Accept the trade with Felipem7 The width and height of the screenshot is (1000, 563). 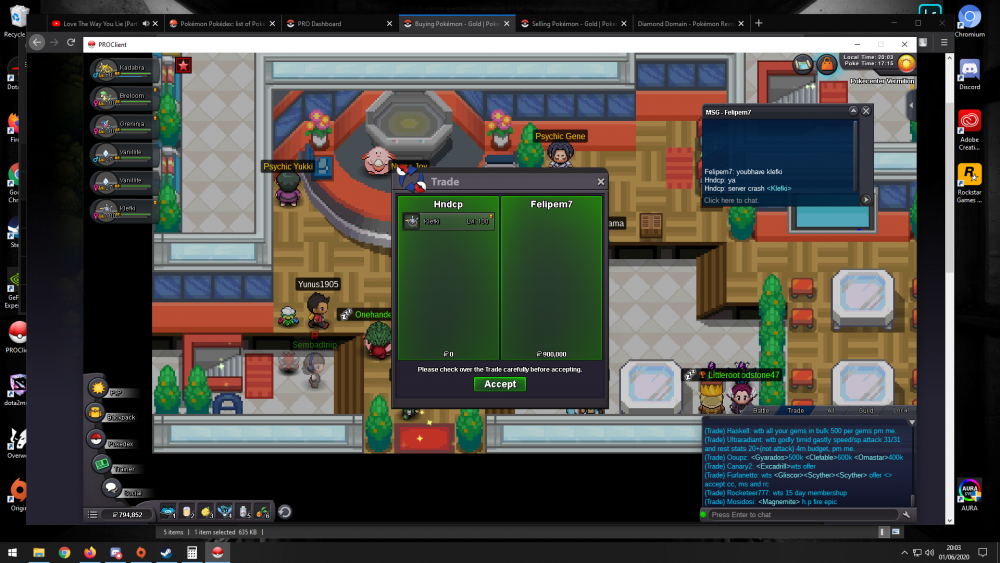(x=500, y=384)
